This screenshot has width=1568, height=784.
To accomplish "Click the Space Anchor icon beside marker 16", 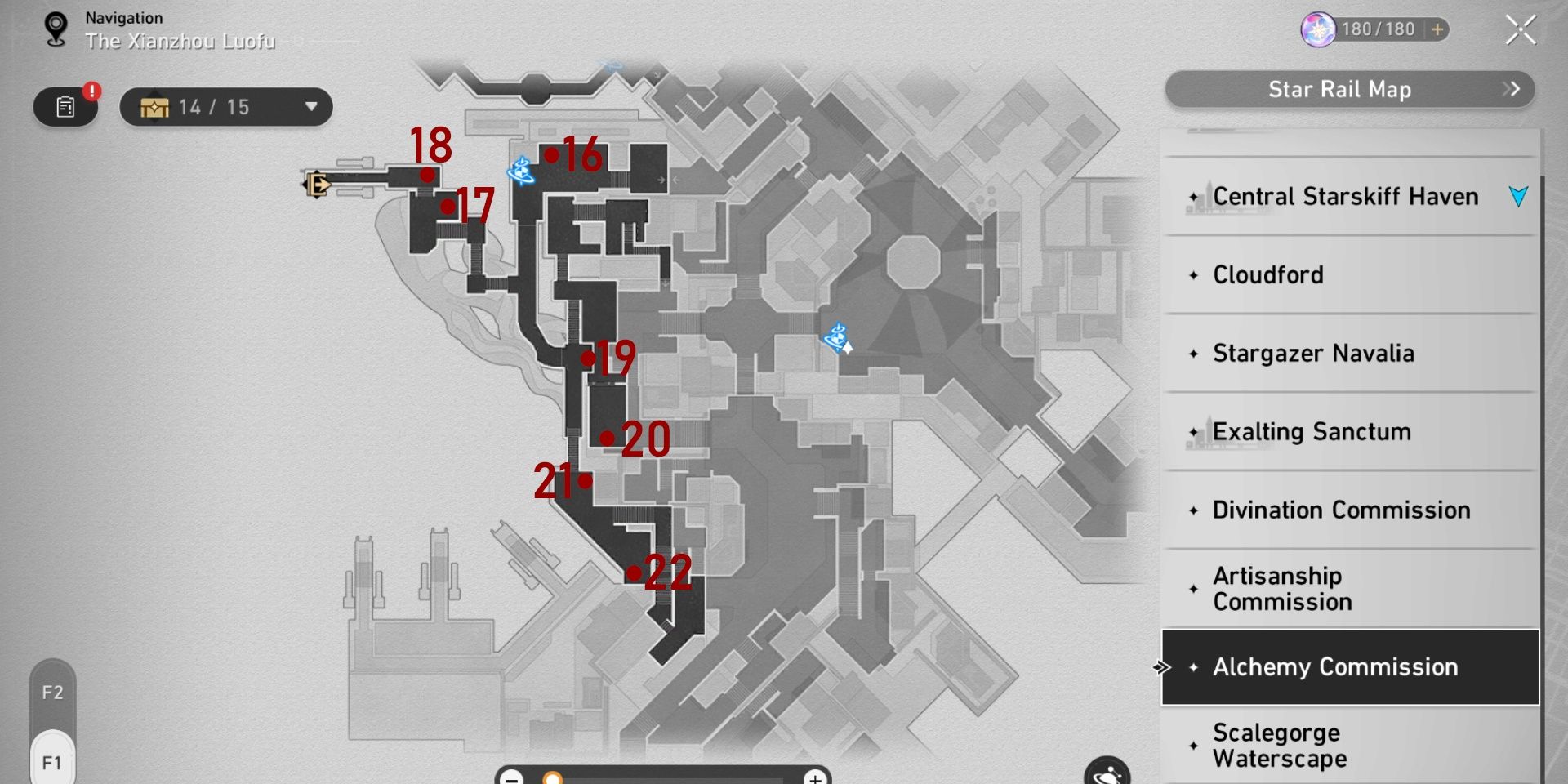I will click(x=520, y=171).
